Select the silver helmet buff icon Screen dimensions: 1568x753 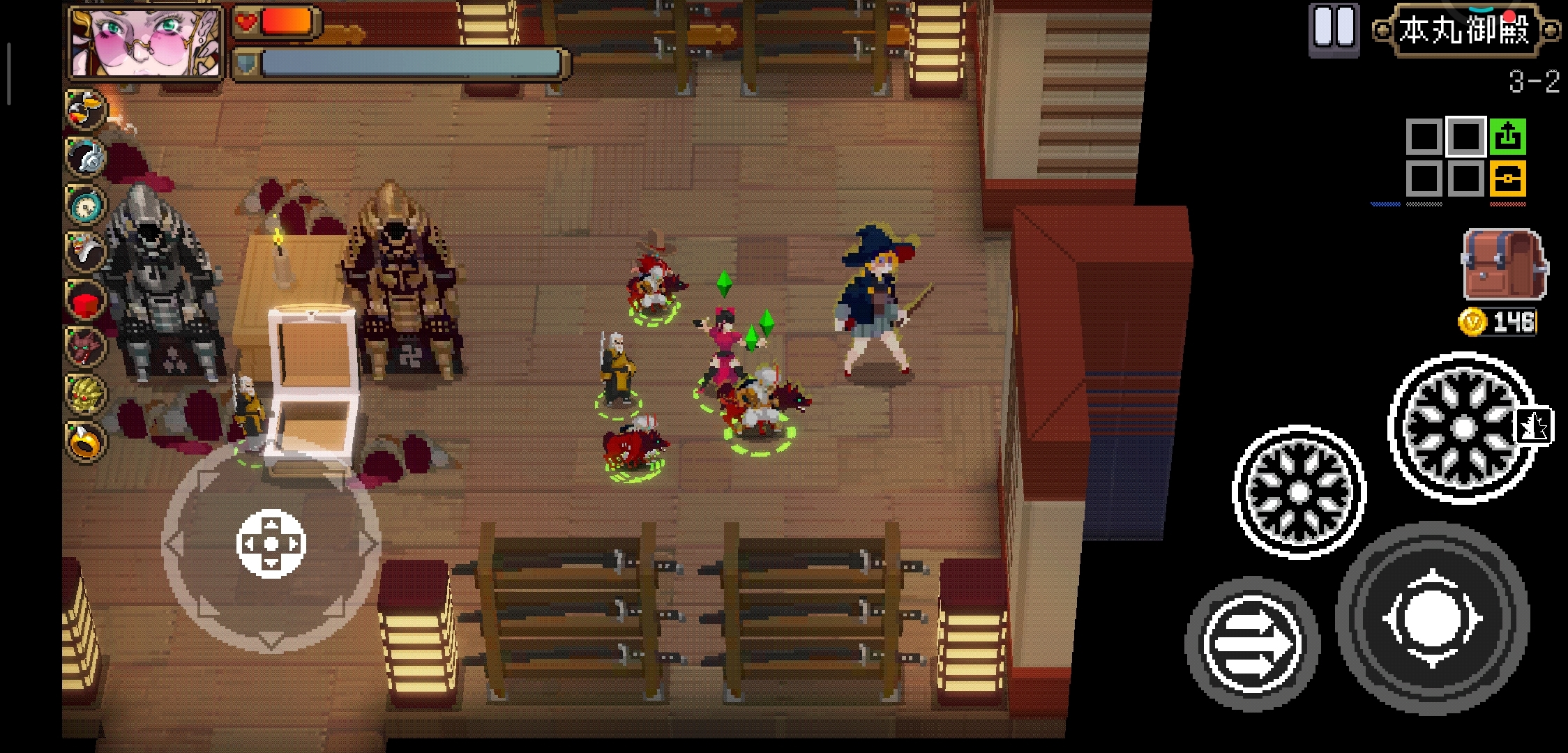[86, 157]
